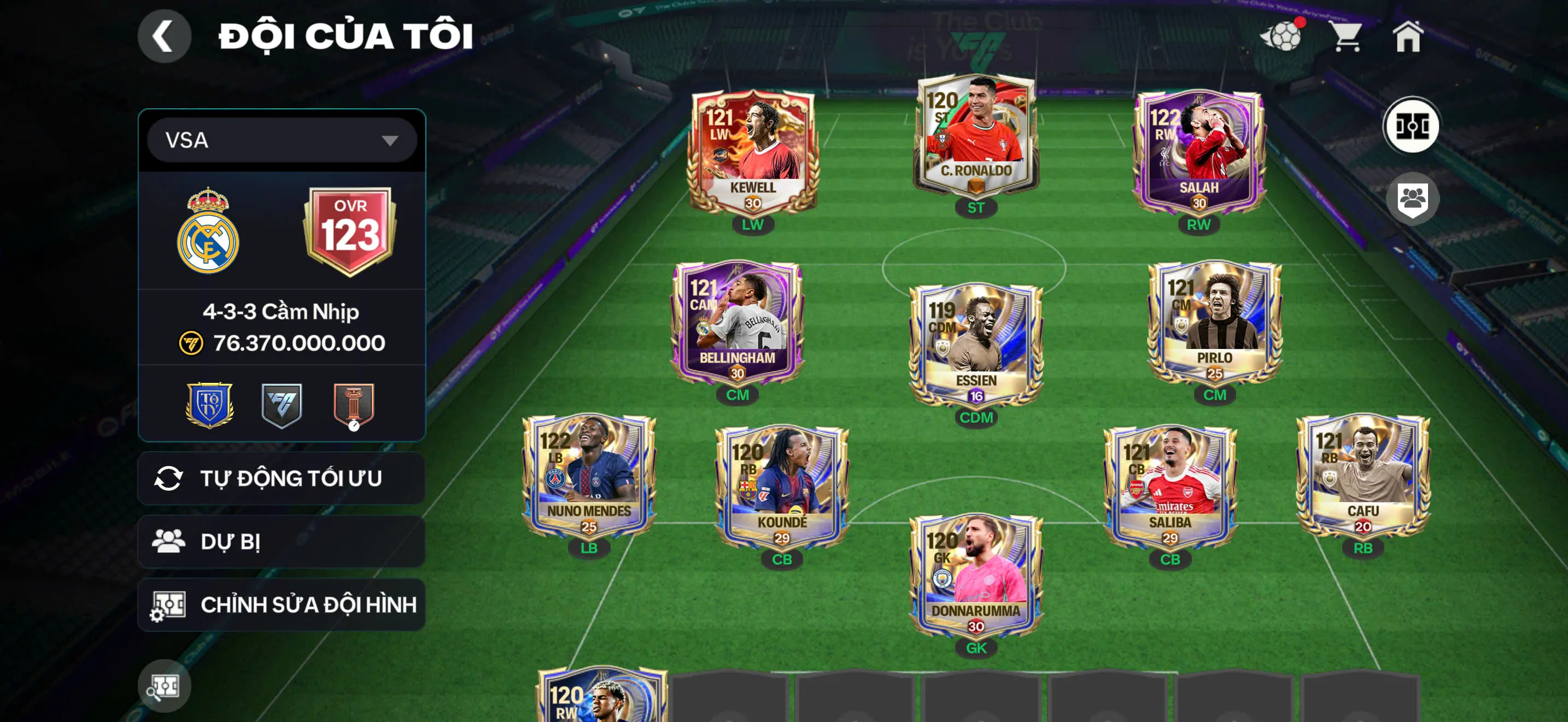Select the Bellingham midfielder card
This screenshot has height=722, width=1568.
tap(737, 323)
